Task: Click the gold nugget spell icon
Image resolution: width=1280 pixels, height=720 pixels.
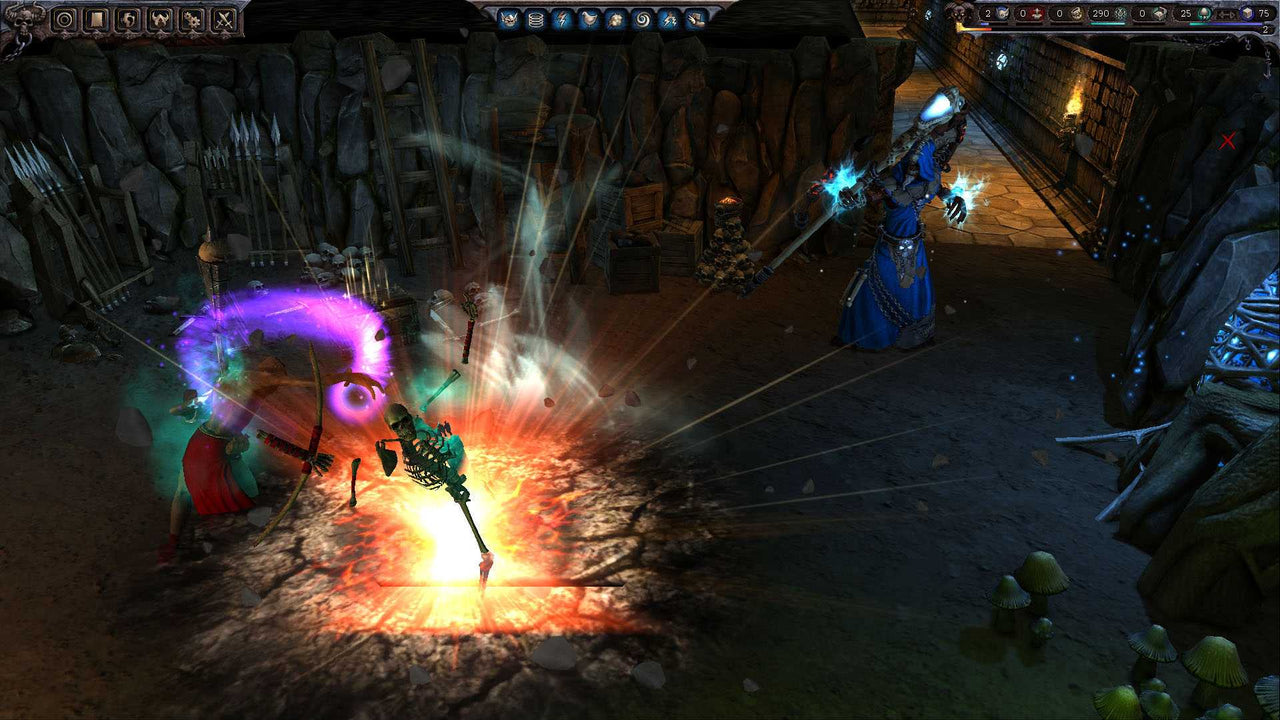Action: 614,19
